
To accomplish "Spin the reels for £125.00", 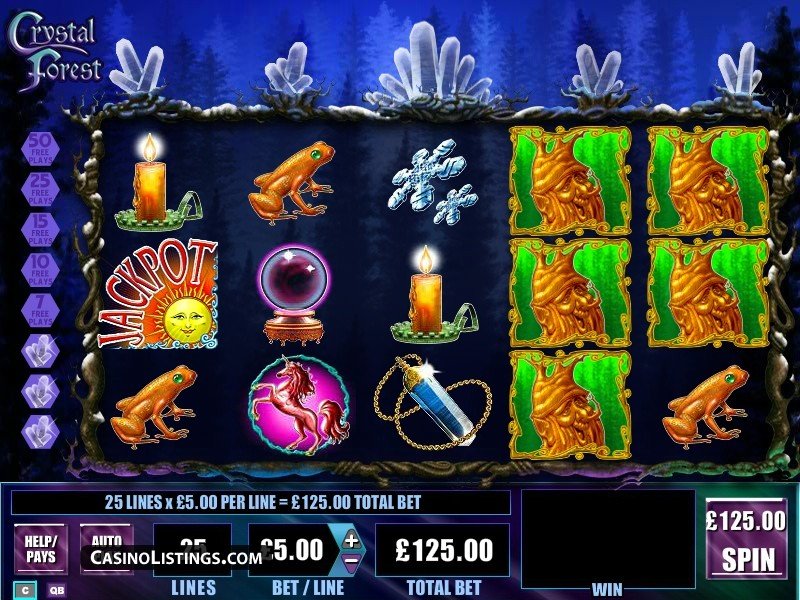I will (746, 540).
